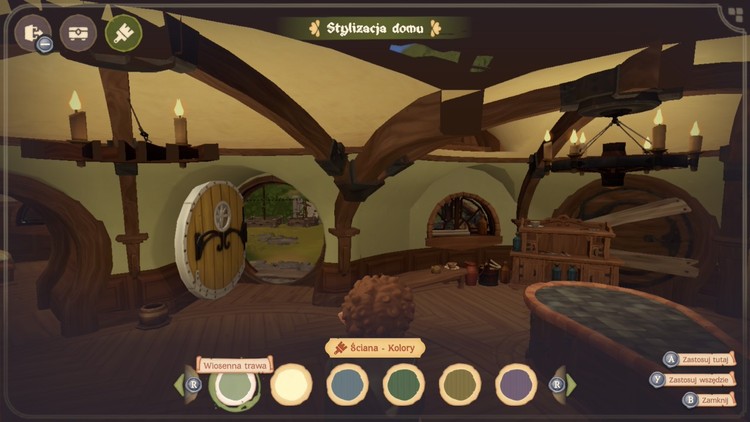
Task: Pick the pale cream wall color
Action: pos(291,385)
